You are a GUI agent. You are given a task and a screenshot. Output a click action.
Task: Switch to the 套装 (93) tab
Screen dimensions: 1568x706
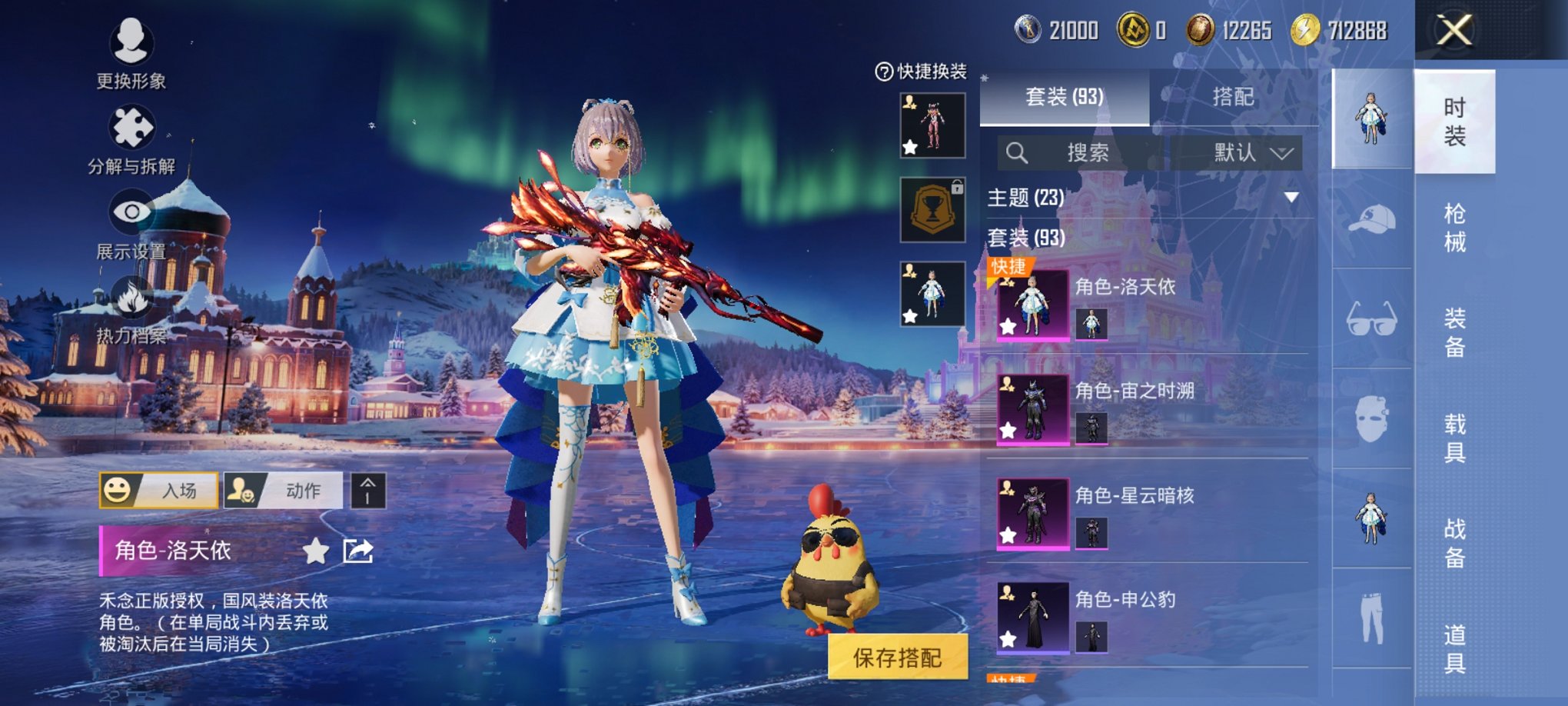click(1065, 97)
